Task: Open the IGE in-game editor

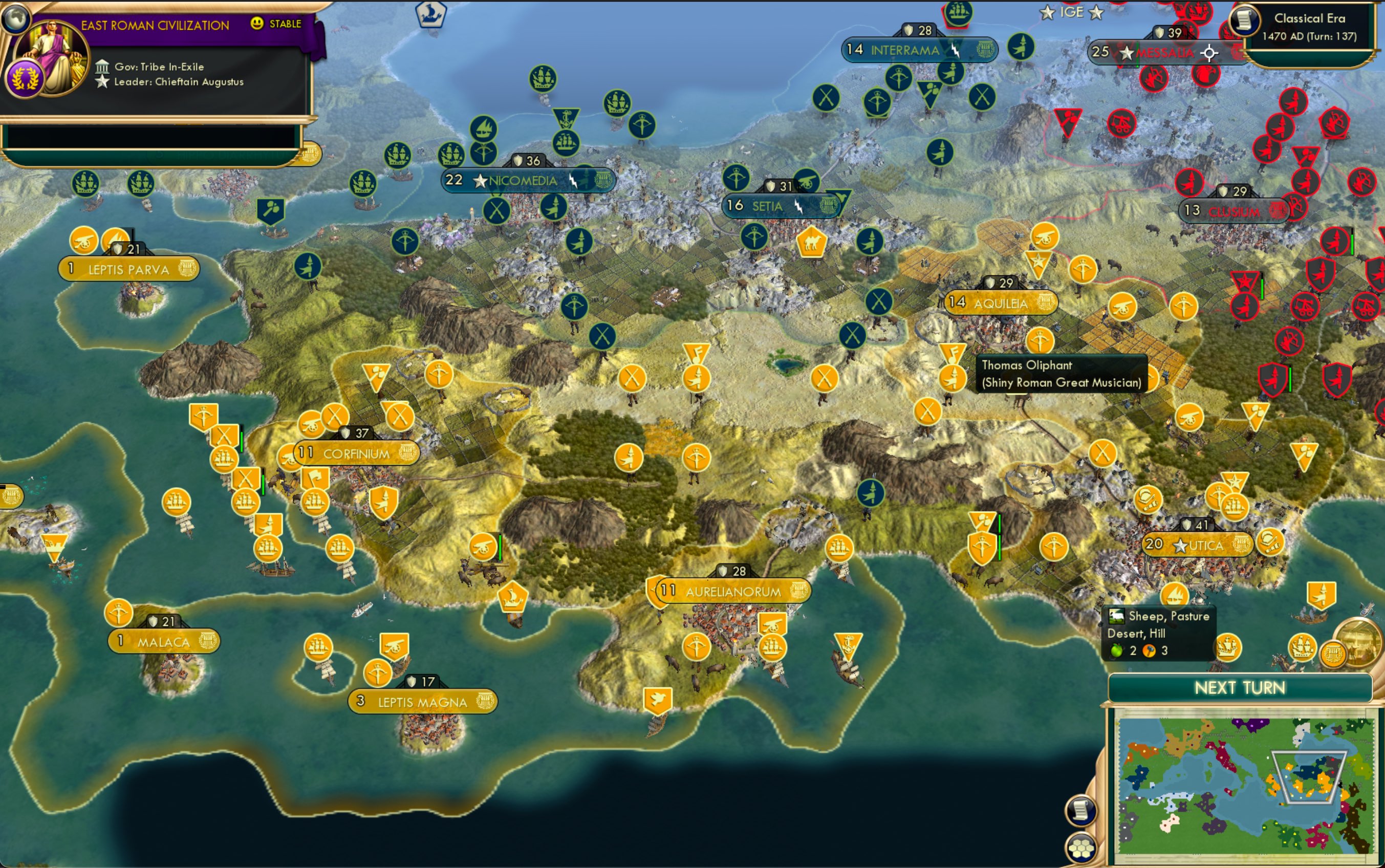Action: click(1071, 12)
